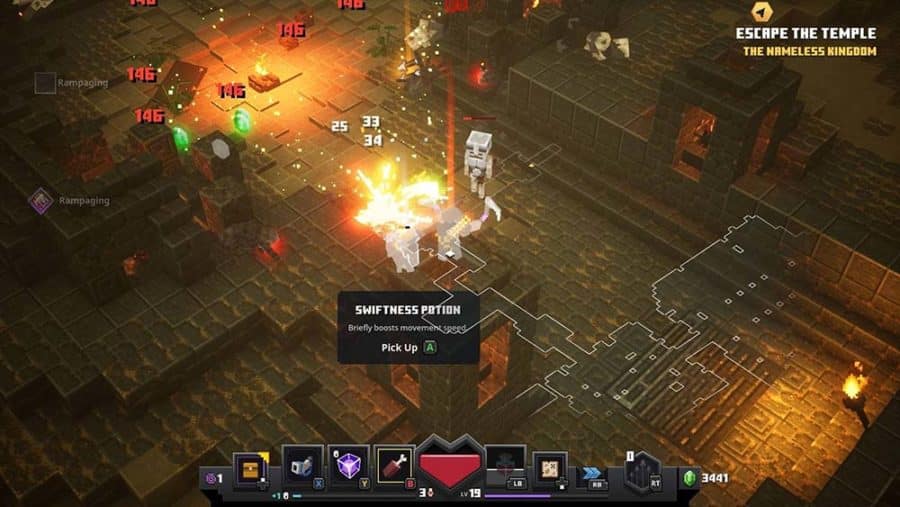Viewport: 900px width, 507px height.
Task: Open the map scroll icon
Action: pos(550,467)
